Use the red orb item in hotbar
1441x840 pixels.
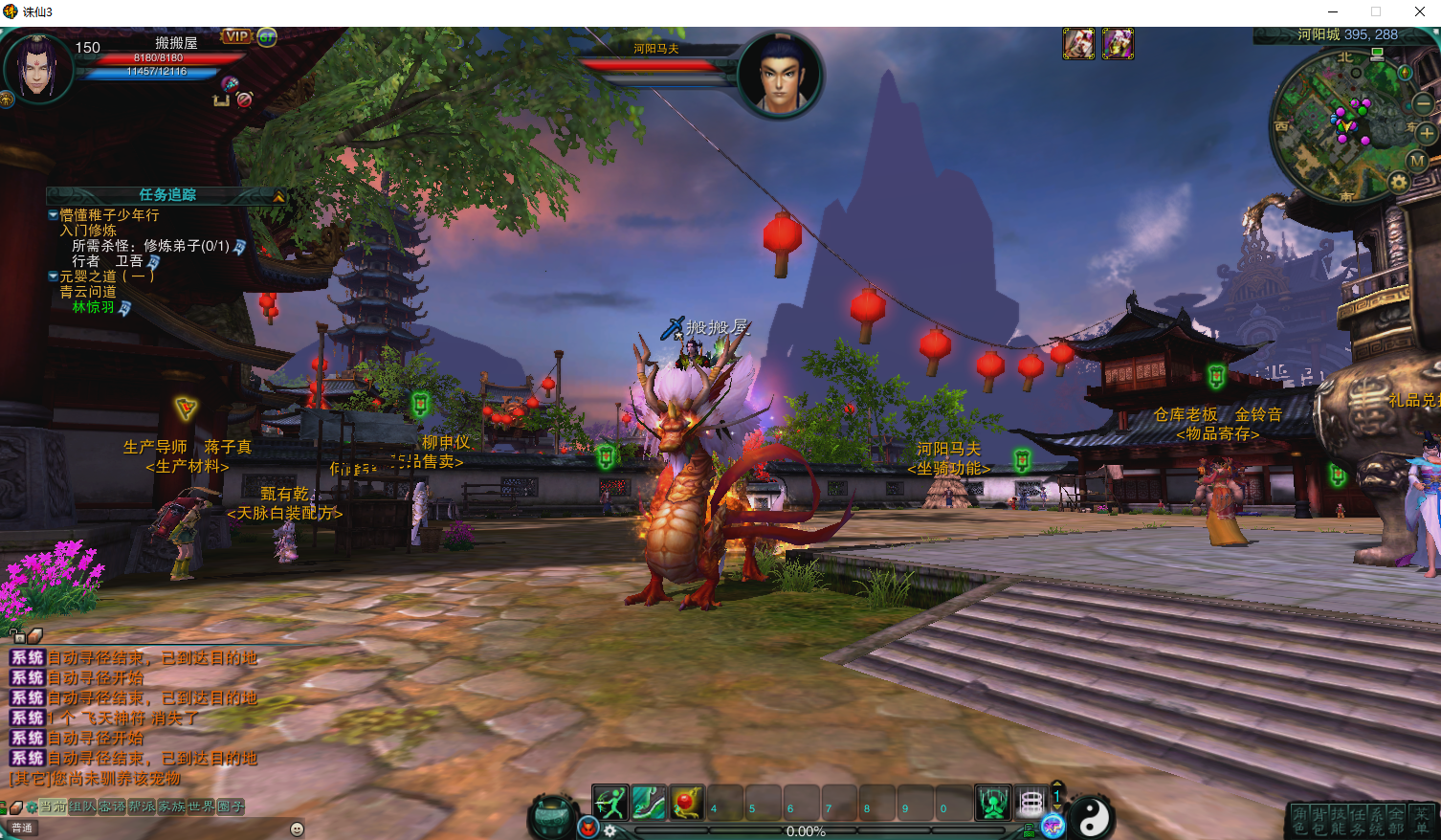coord(686,803)
